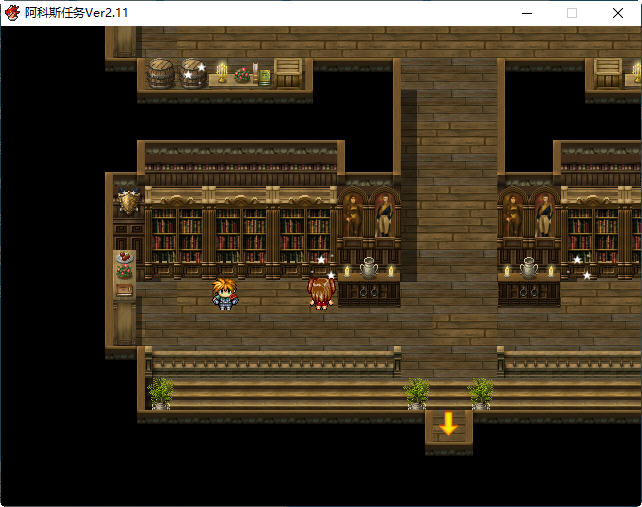Close the game window
The height and width of the screenshot is (507, 642).
pos(618,13)
